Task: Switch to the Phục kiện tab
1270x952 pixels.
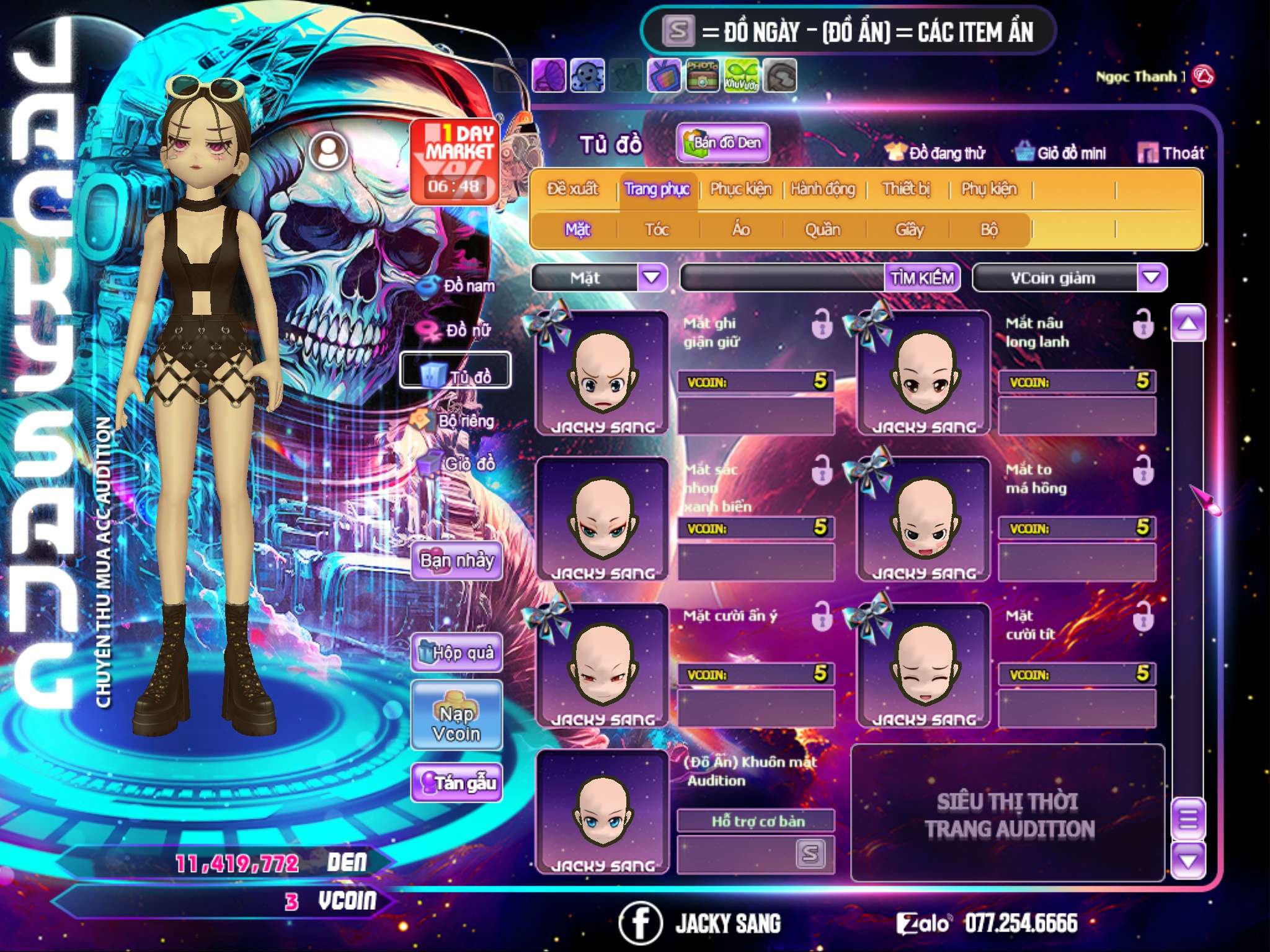Action: point(740,189)
